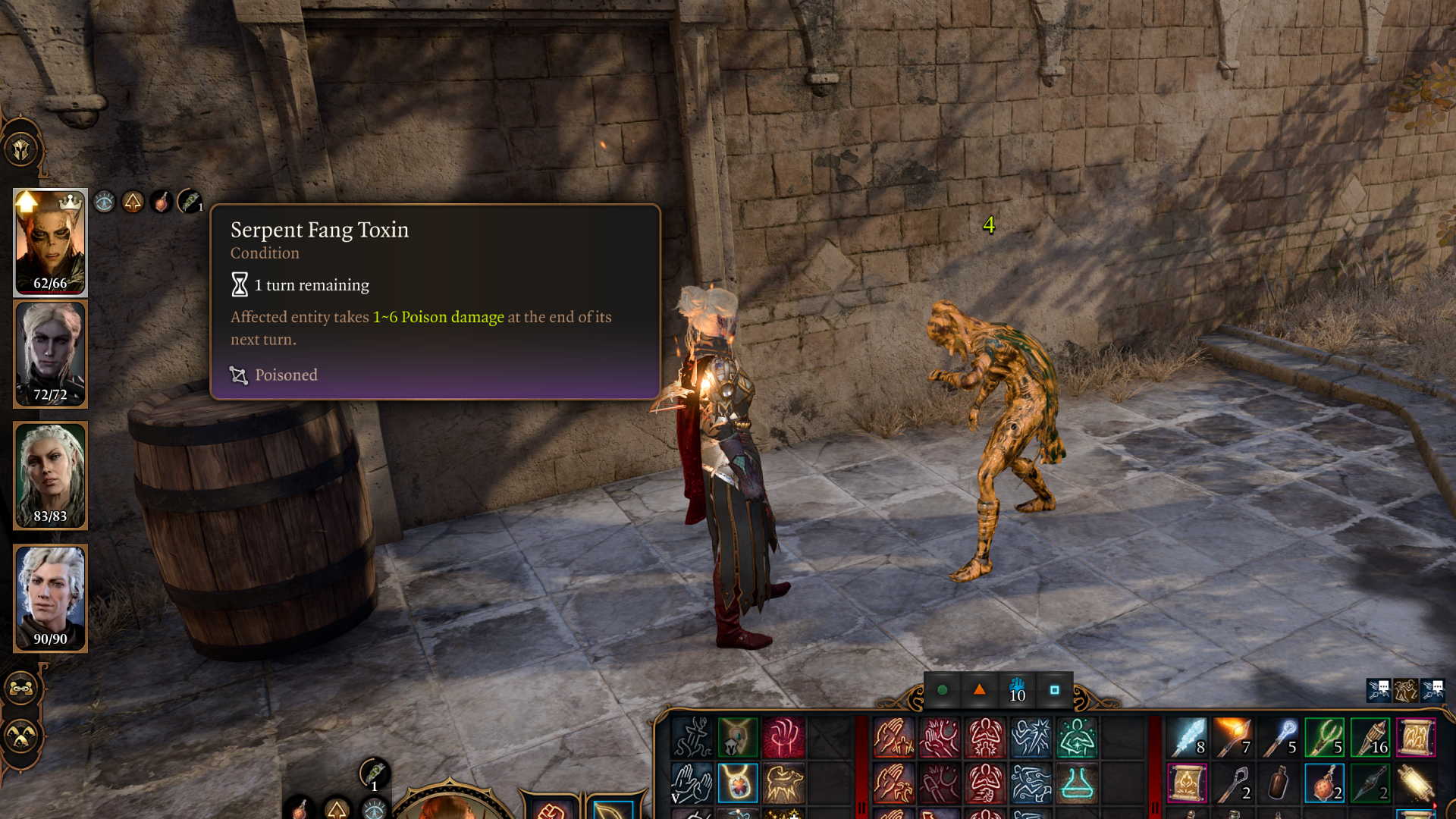
Task: Inspect the Serpent Fang Toxin status icon
Action: (x=190, y=202)
